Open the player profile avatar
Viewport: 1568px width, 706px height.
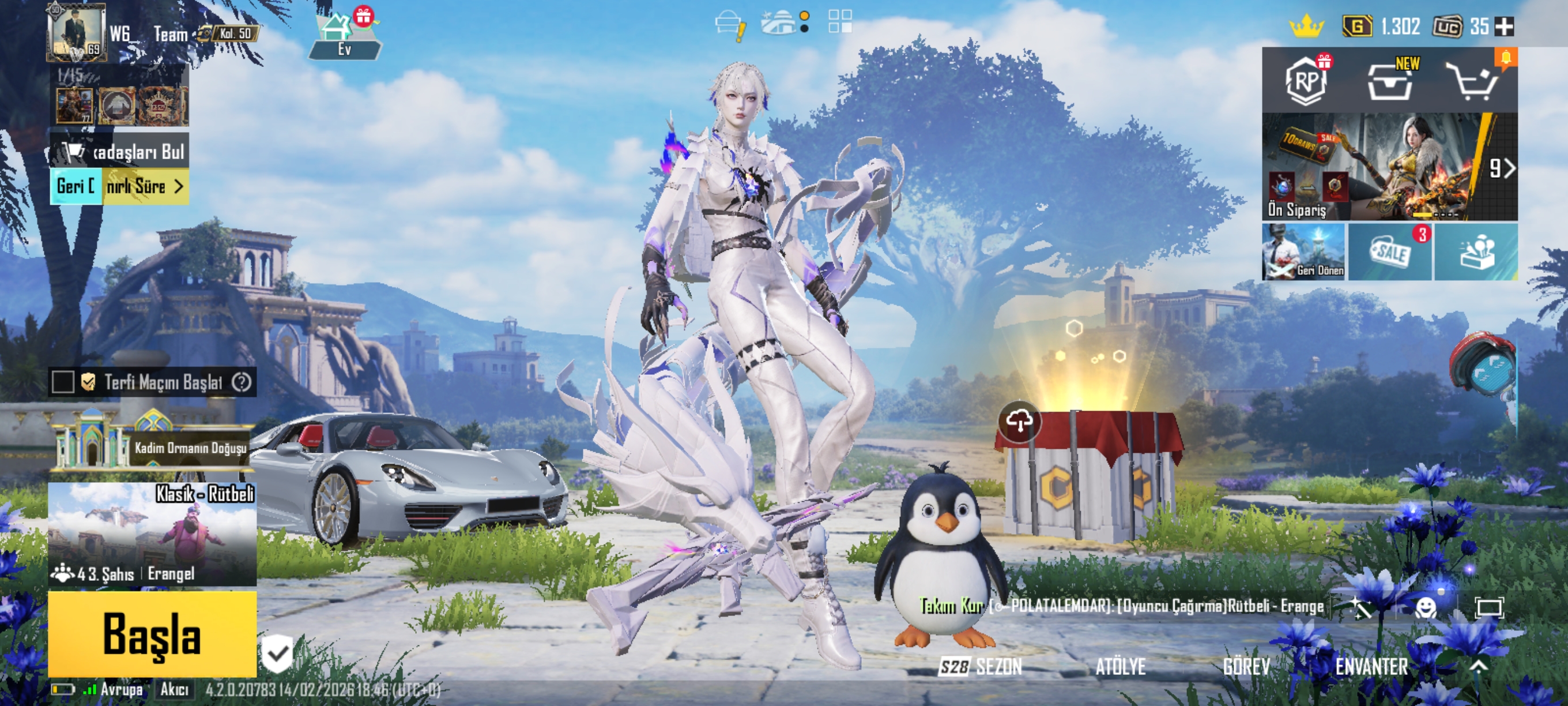point(76,32)
